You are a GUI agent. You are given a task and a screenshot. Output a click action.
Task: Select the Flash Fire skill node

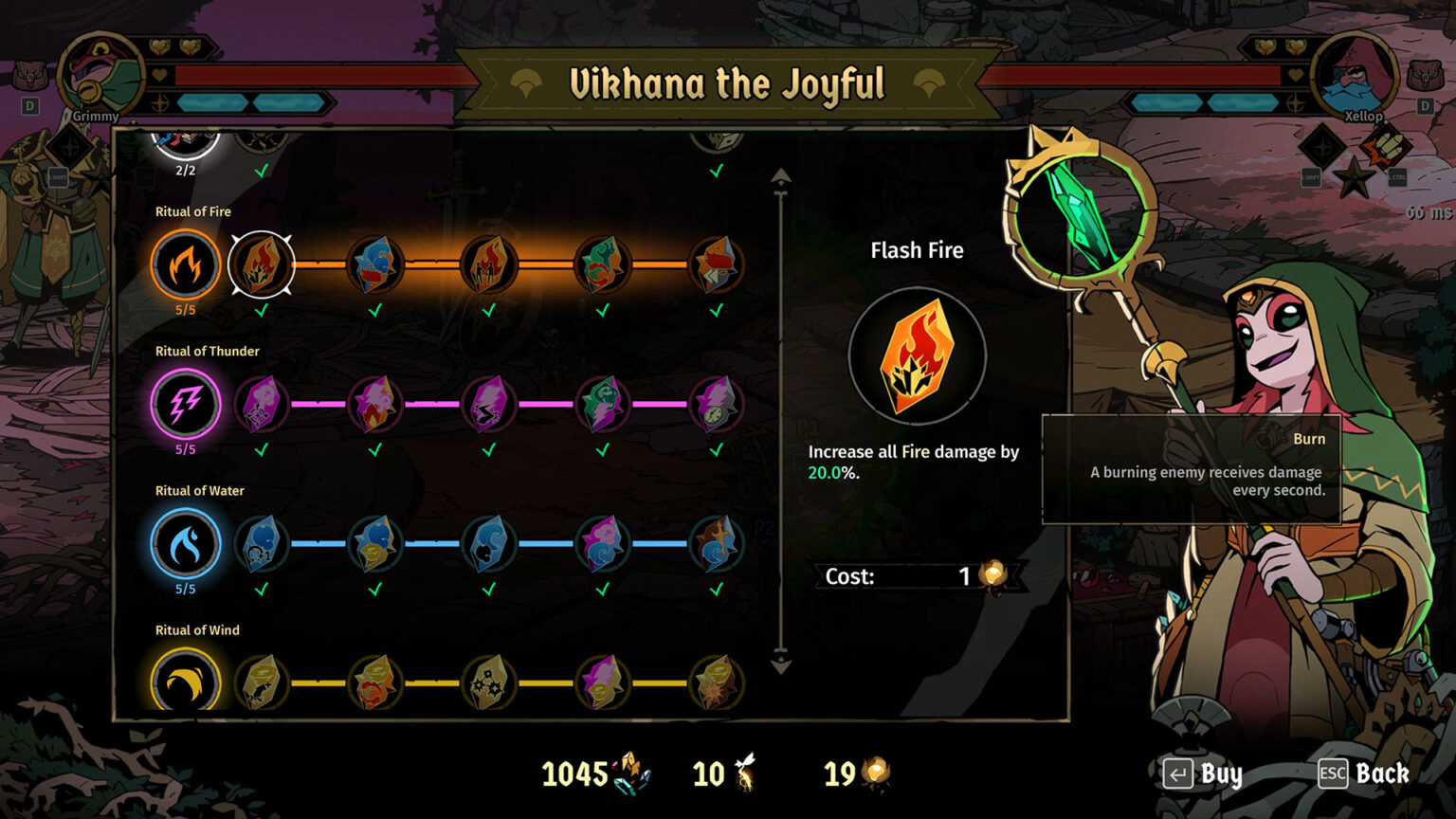click(262, 265)
